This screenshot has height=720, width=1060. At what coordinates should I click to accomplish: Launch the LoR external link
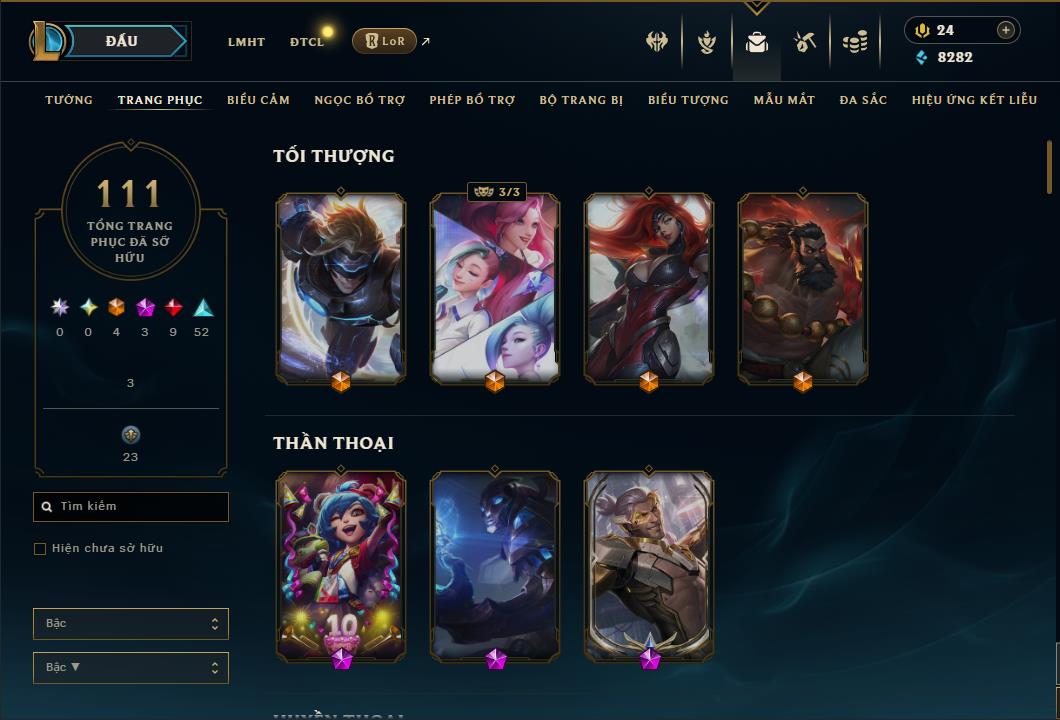pos(385,41)
